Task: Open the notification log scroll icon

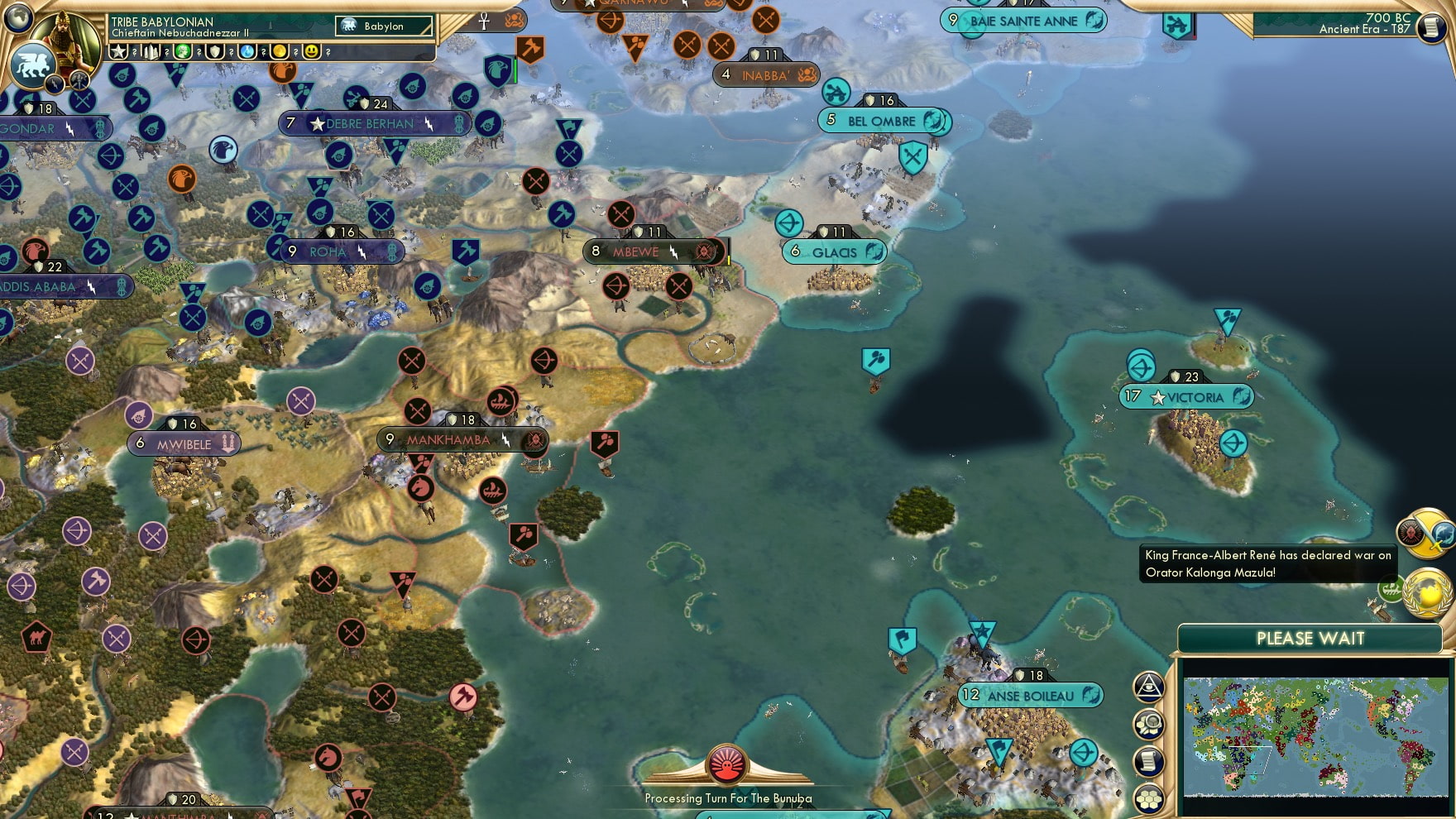Action: point(1149,759)
